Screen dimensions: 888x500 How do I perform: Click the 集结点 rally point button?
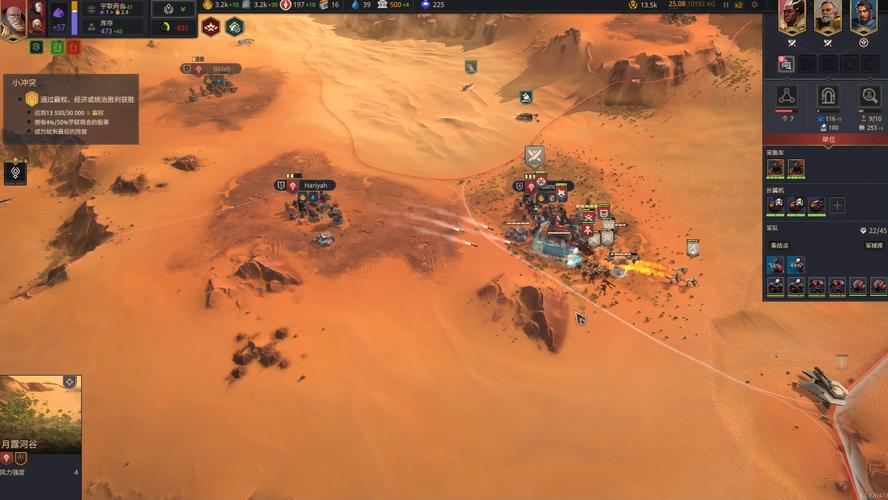click(x=780, y=245)
